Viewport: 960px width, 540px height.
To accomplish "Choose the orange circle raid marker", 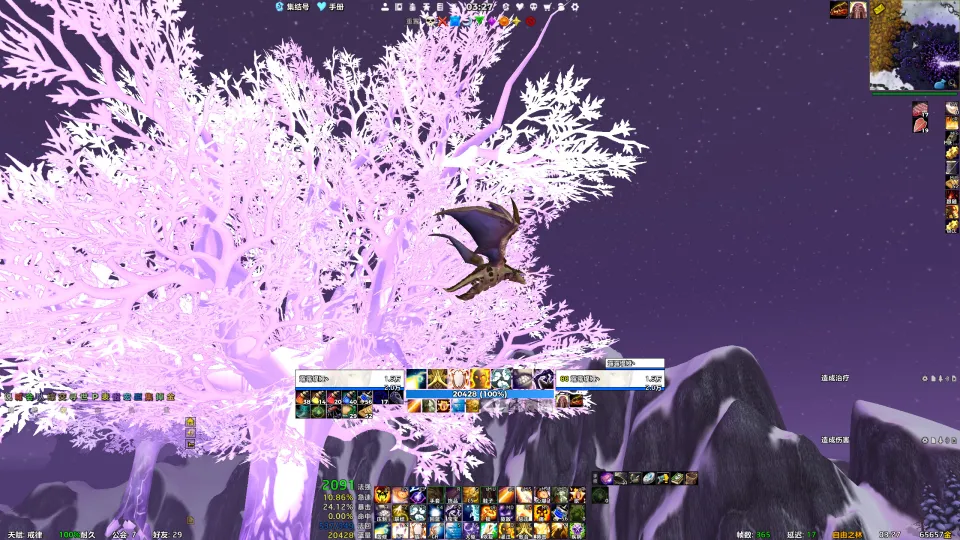I will pyautogui.click(x=505, y=21).
